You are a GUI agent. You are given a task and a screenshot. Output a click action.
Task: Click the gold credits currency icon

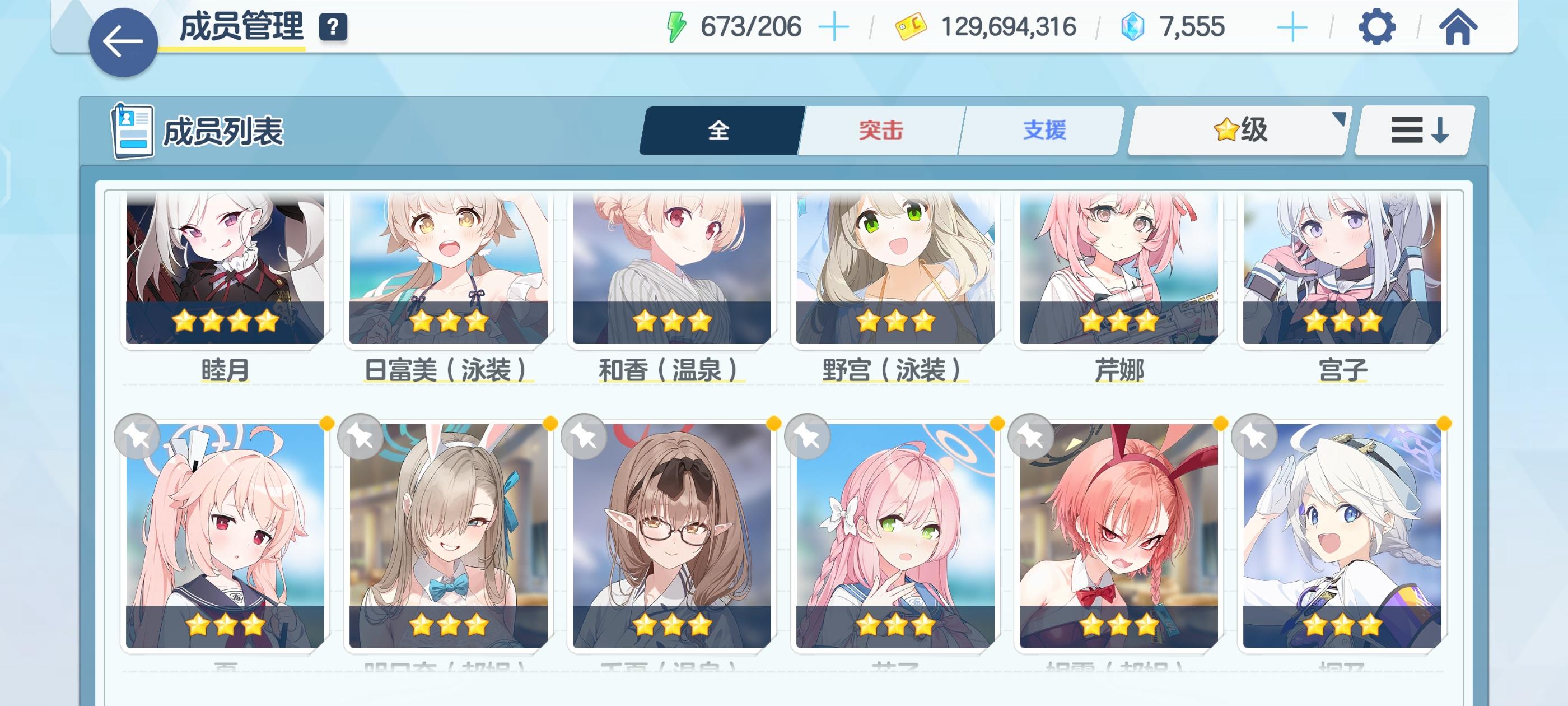pyautogui.click(x=911, y=26)
